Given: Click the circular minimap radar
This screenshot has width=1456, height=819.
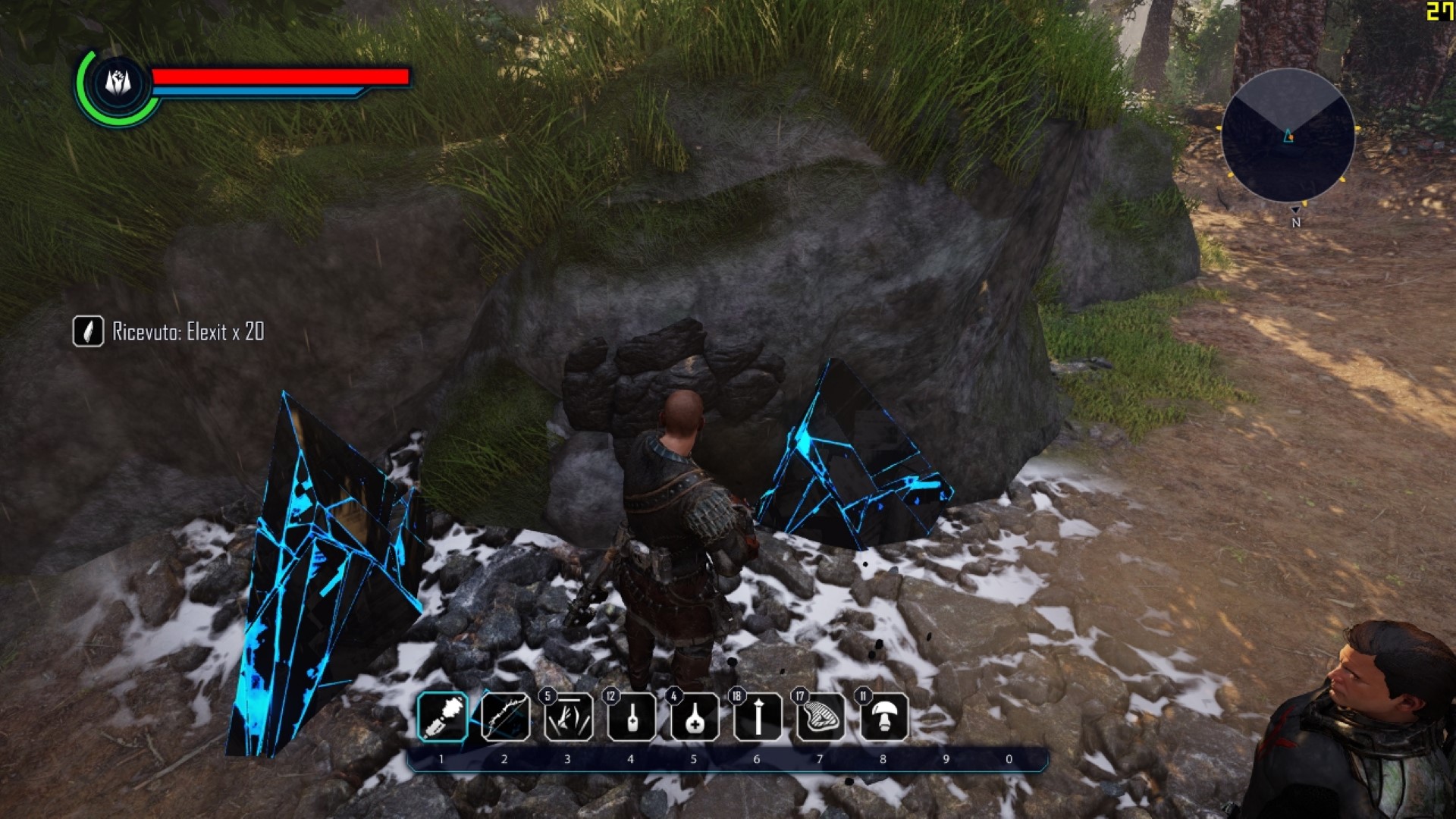Looking at the screenshot, I should pos(1288,136).
